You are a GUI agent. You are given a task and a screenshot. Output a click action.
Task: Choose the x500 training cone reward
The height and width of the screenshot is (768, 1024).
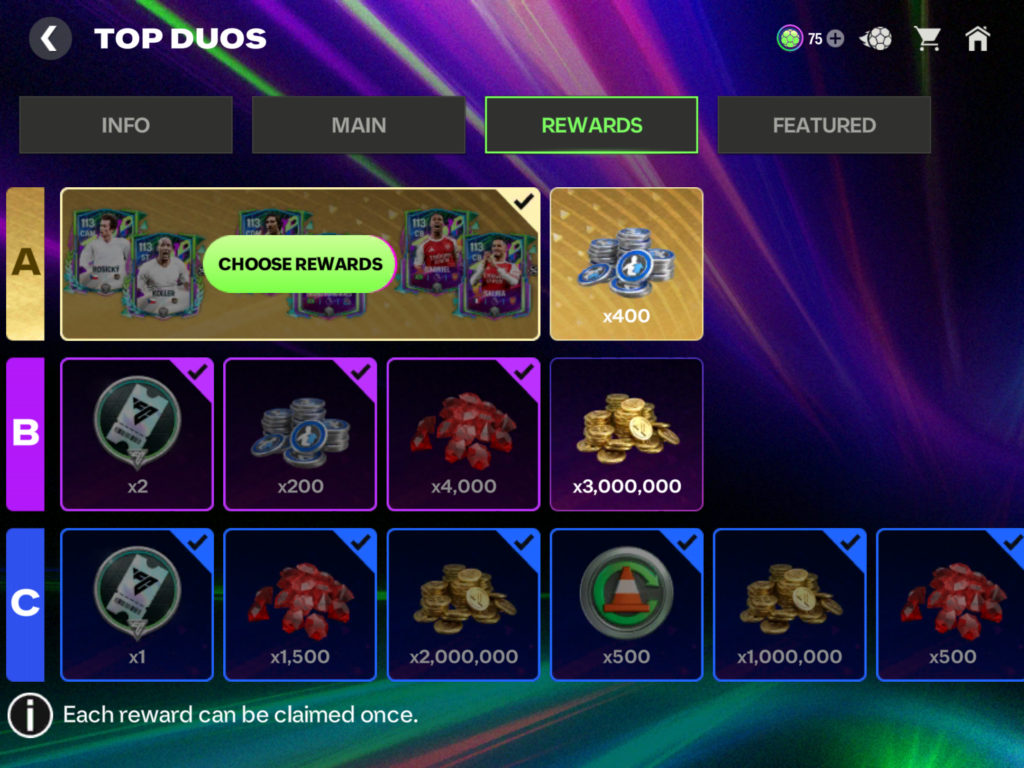click(626, 604)
